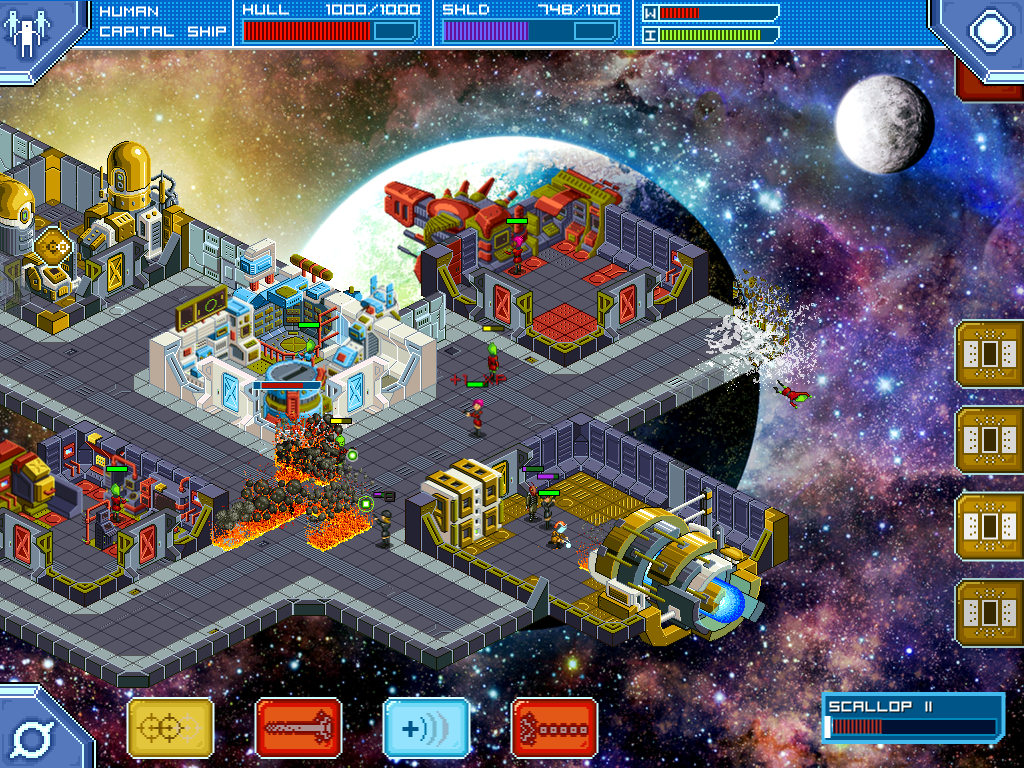Tap the white octagon menu button
Screen dimensions: 1024x768
pos(989,30)
